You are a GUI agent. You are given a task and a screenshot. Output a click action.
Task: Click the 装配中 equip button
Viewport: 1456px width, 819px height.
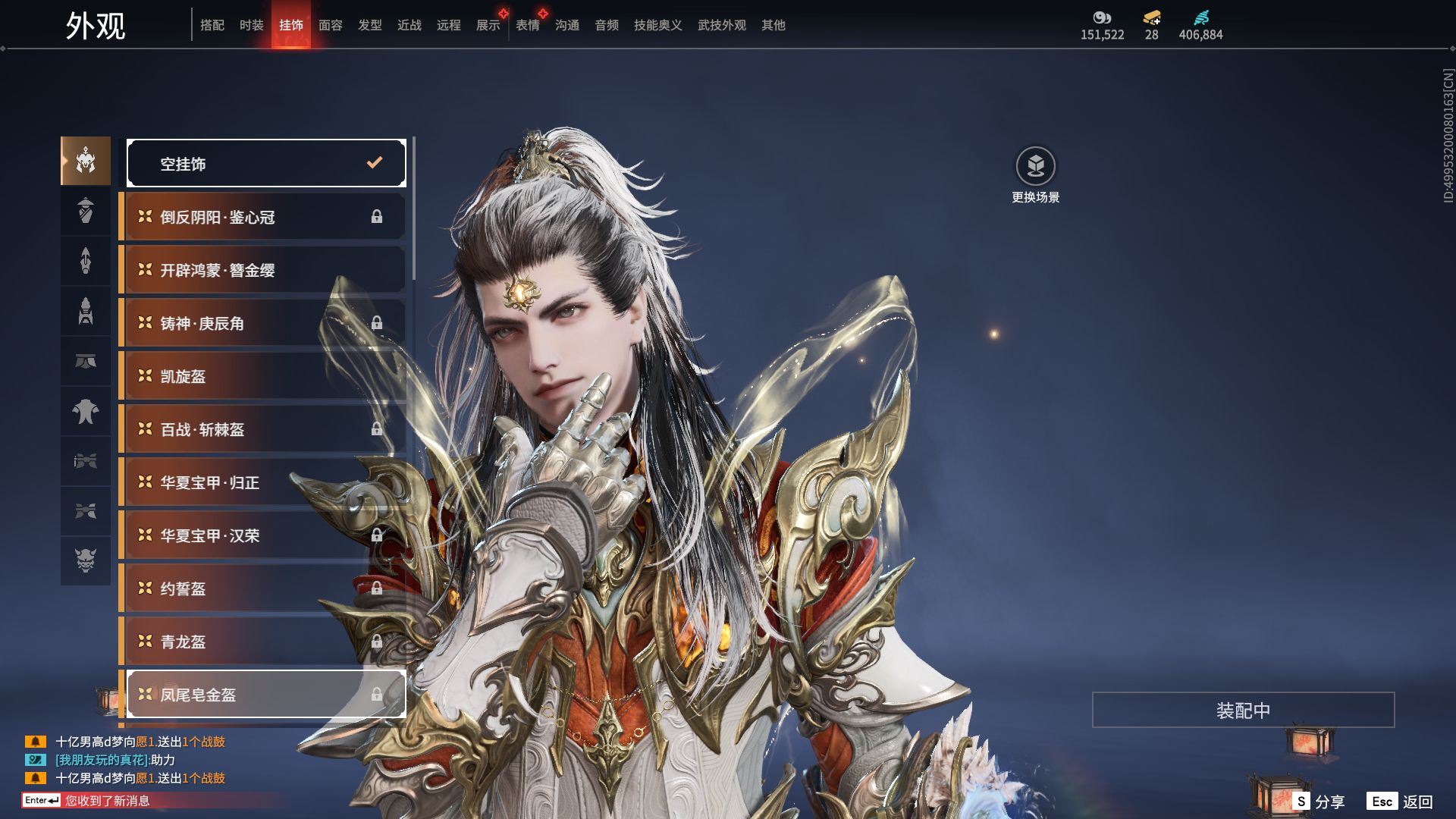pyautogui.click(x=1243, y=711)
